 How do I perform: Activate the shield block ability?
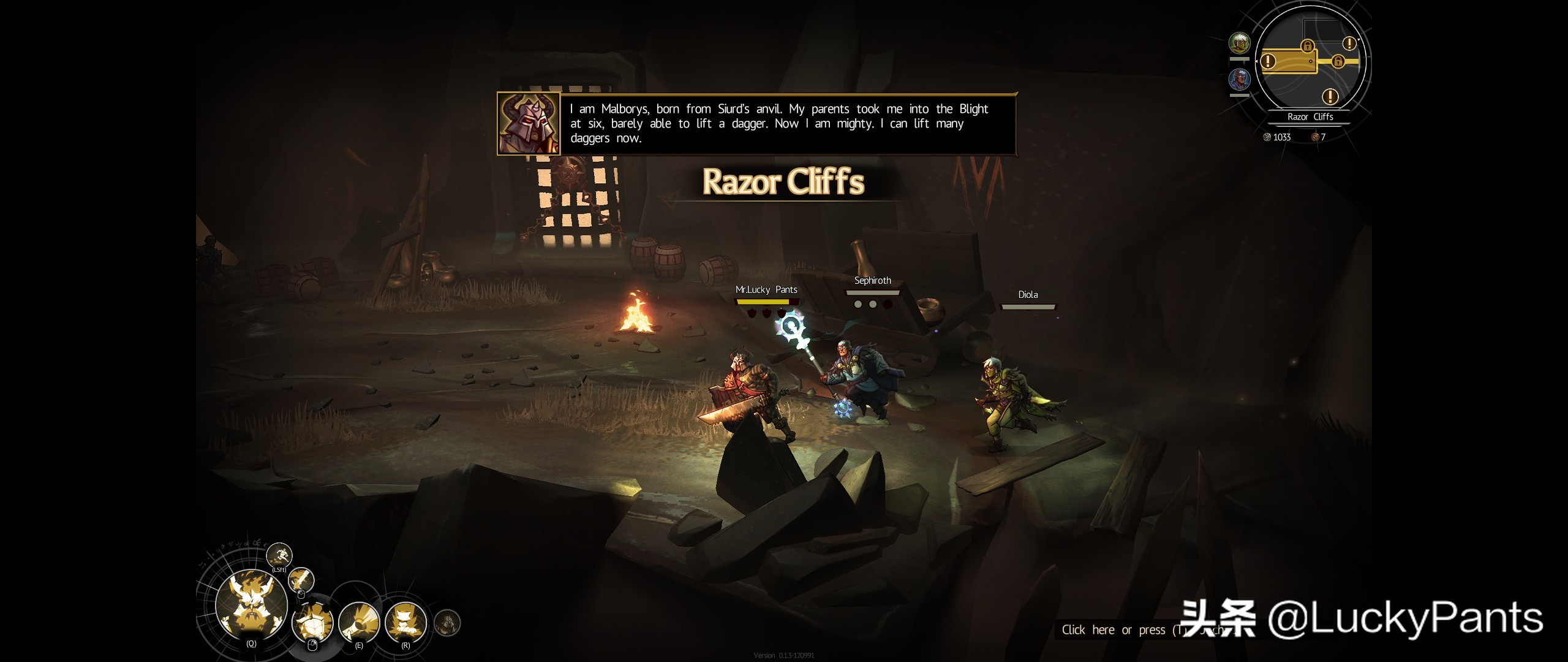click(x=313, y=622)
